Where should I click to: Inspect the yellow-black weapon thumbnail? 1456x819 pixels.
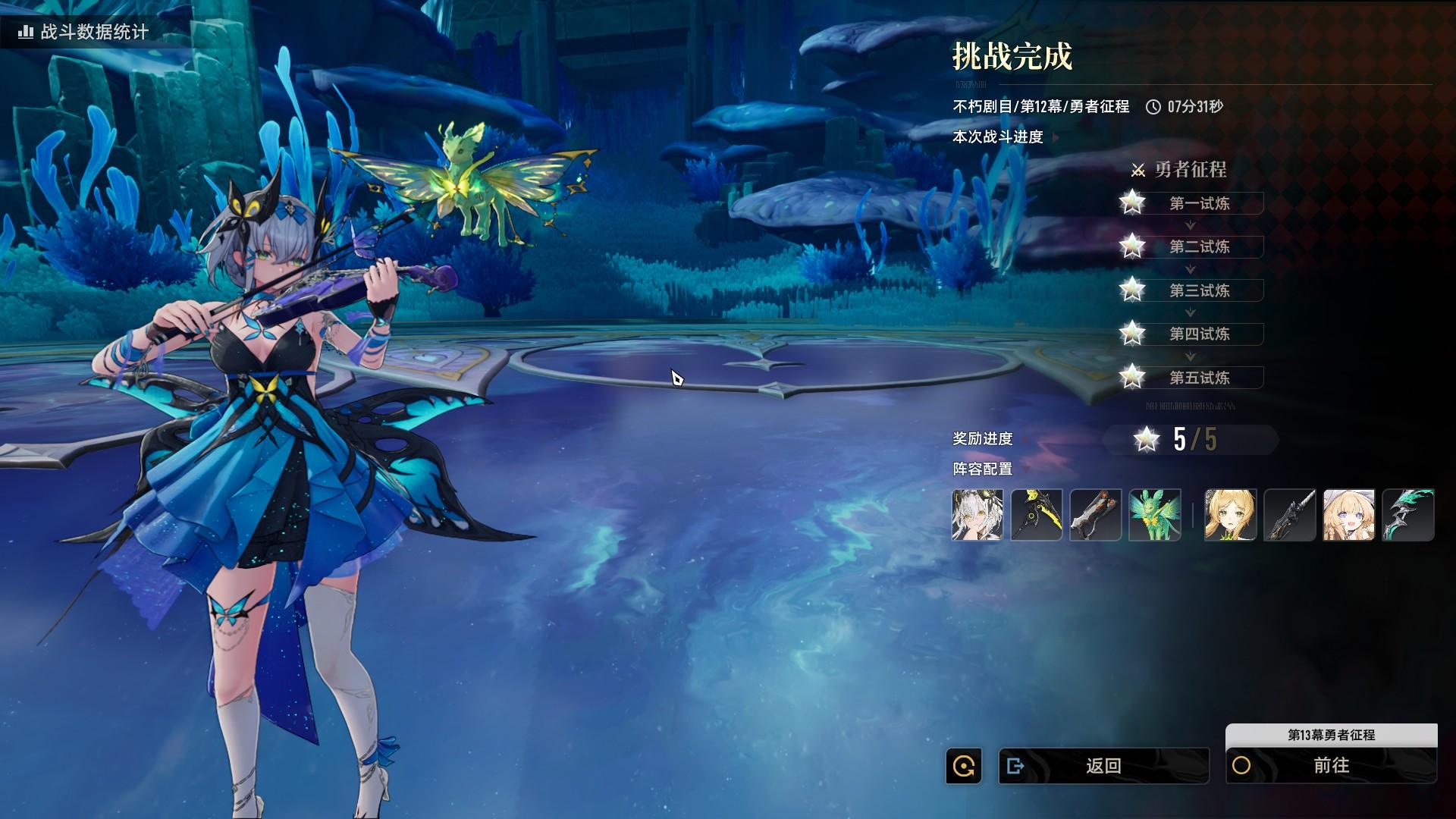(x=1037, y=515)
